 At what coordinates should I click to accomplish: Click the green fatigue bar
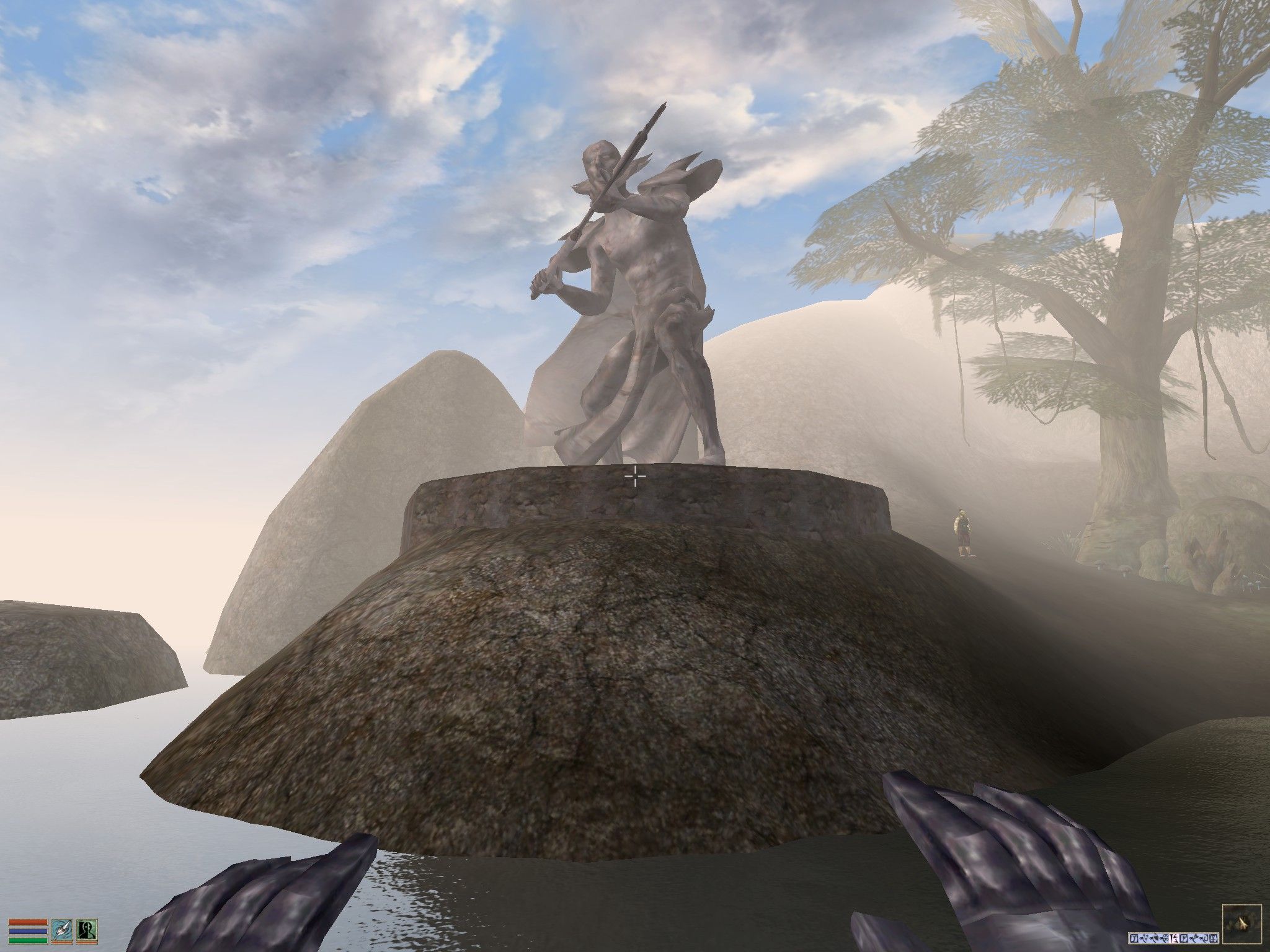28,941
